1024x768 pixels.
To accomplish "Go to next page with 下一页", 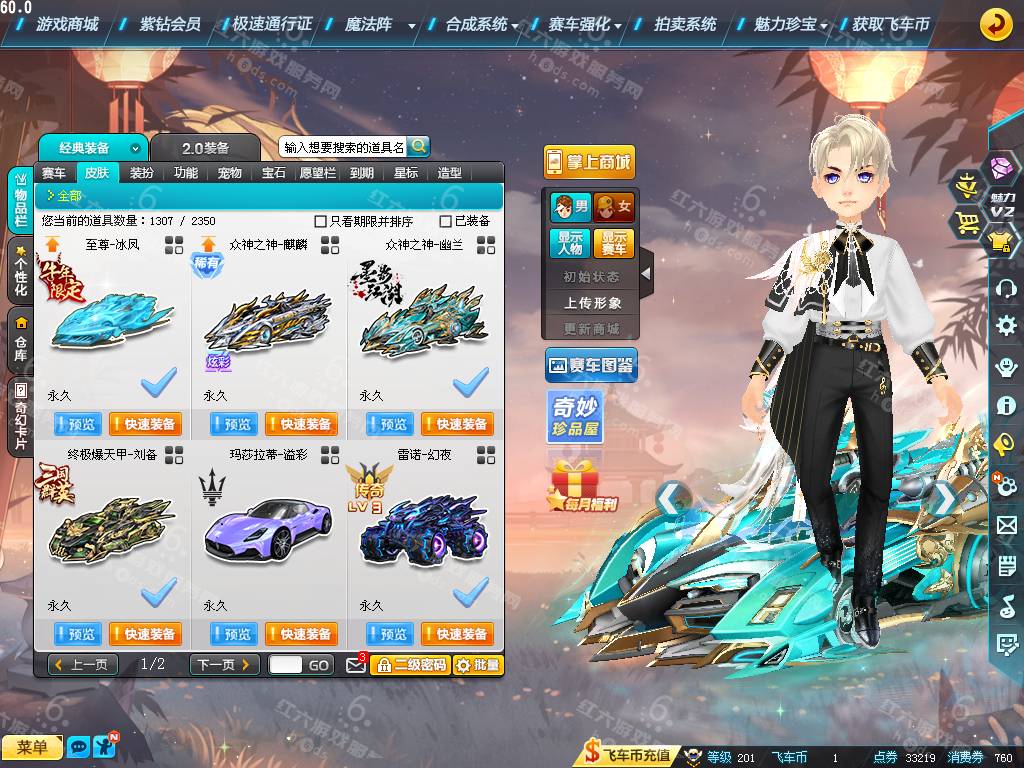I will [x=225, y=665].
